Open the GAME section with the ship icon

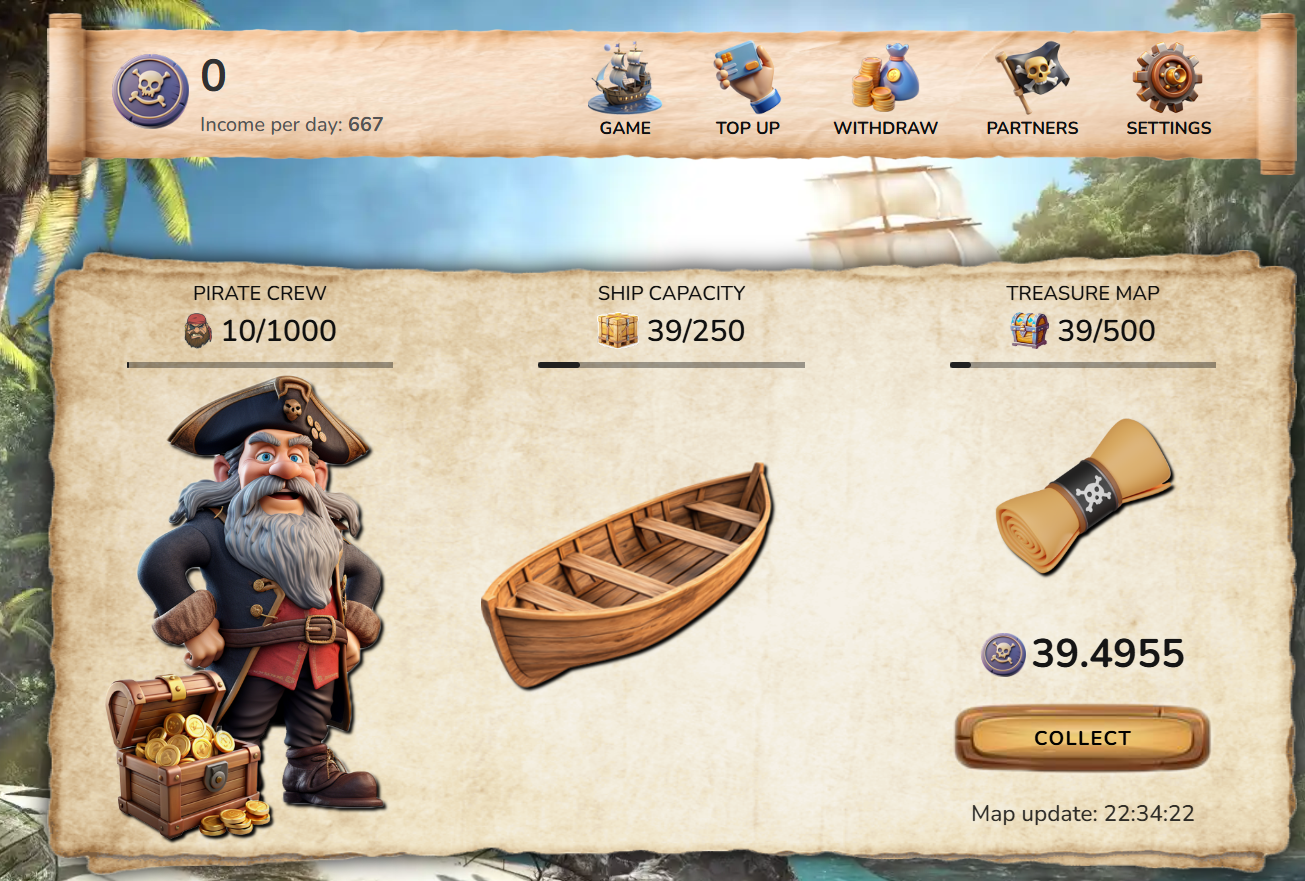click(x=624, y=82)
